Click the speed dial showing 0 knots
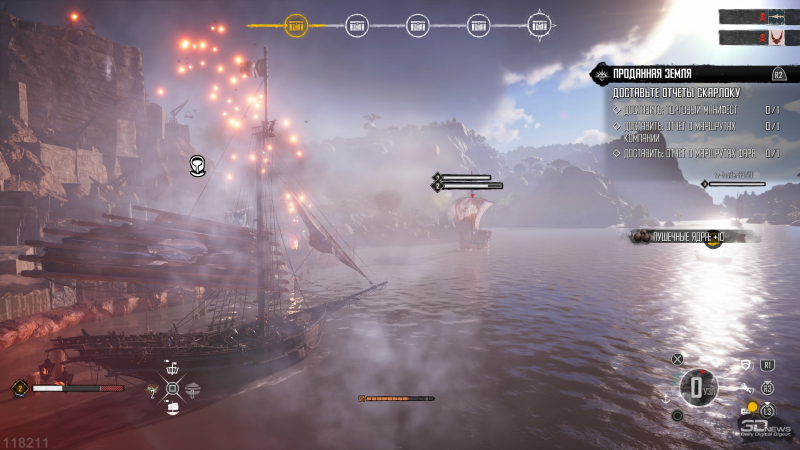The height and width of the screenshot is (450, 800). (697, 387)
